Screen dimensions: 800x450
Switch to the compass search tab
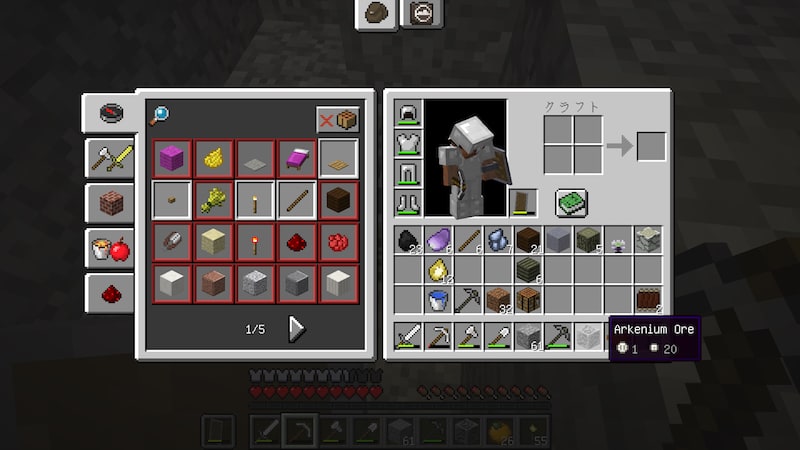pos(109,113)
